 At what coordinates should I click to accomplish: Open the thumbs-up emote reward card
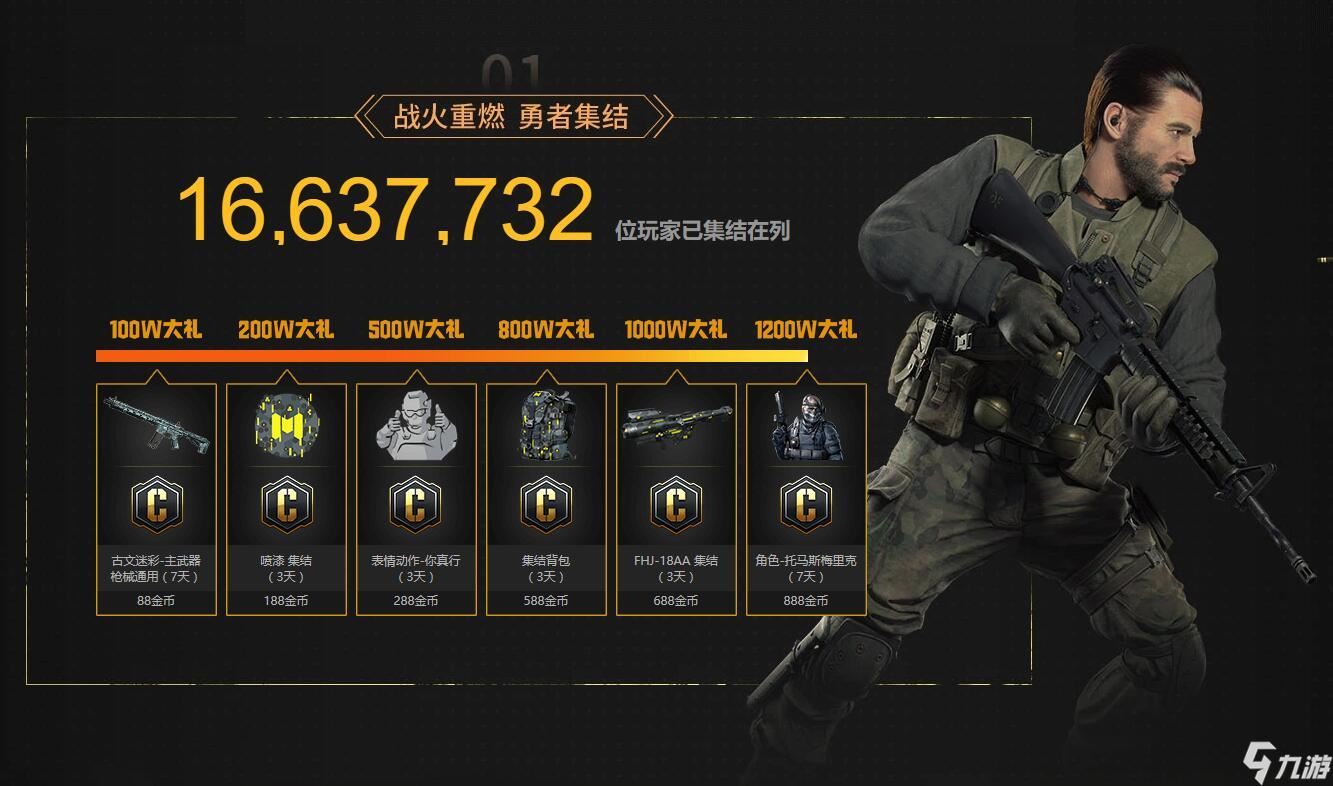point(416,498)
